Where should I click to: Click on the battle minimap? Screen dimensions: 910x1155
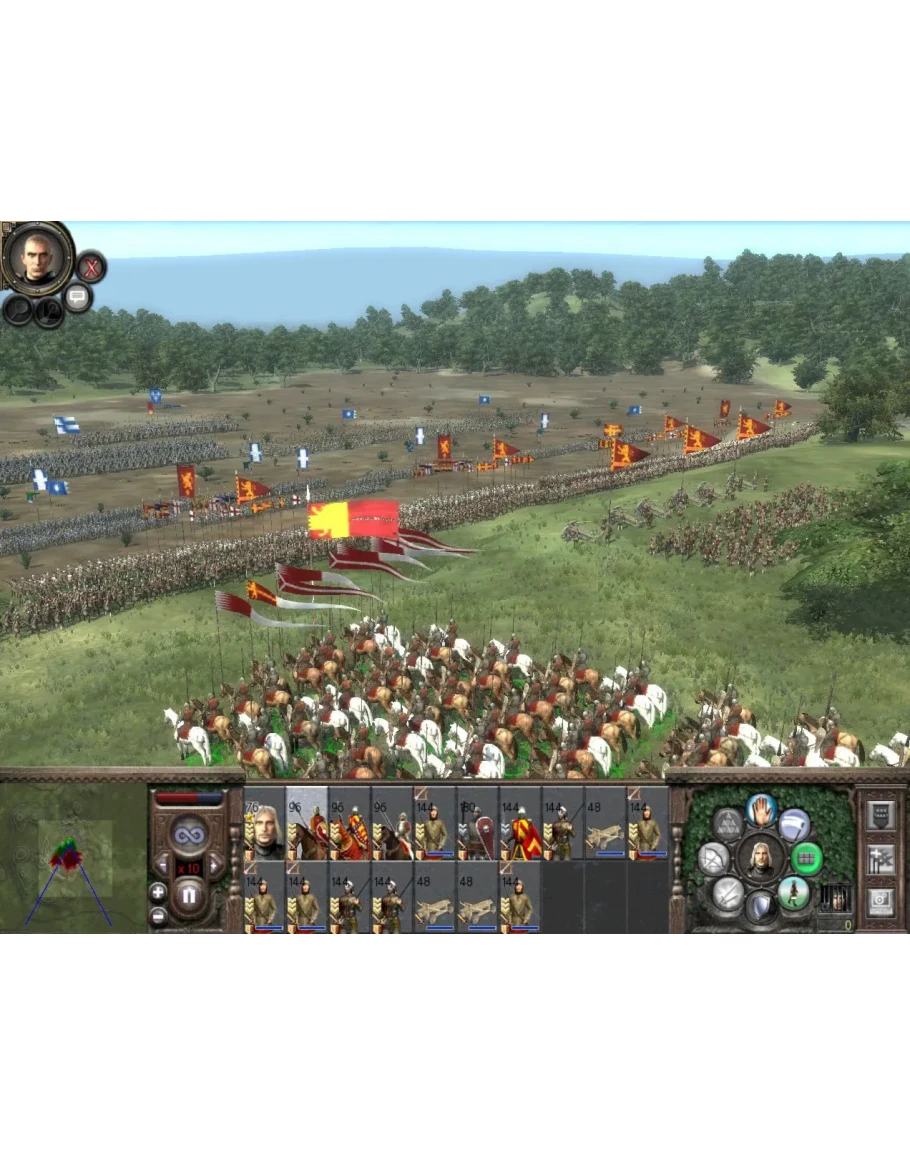[72, 858]
